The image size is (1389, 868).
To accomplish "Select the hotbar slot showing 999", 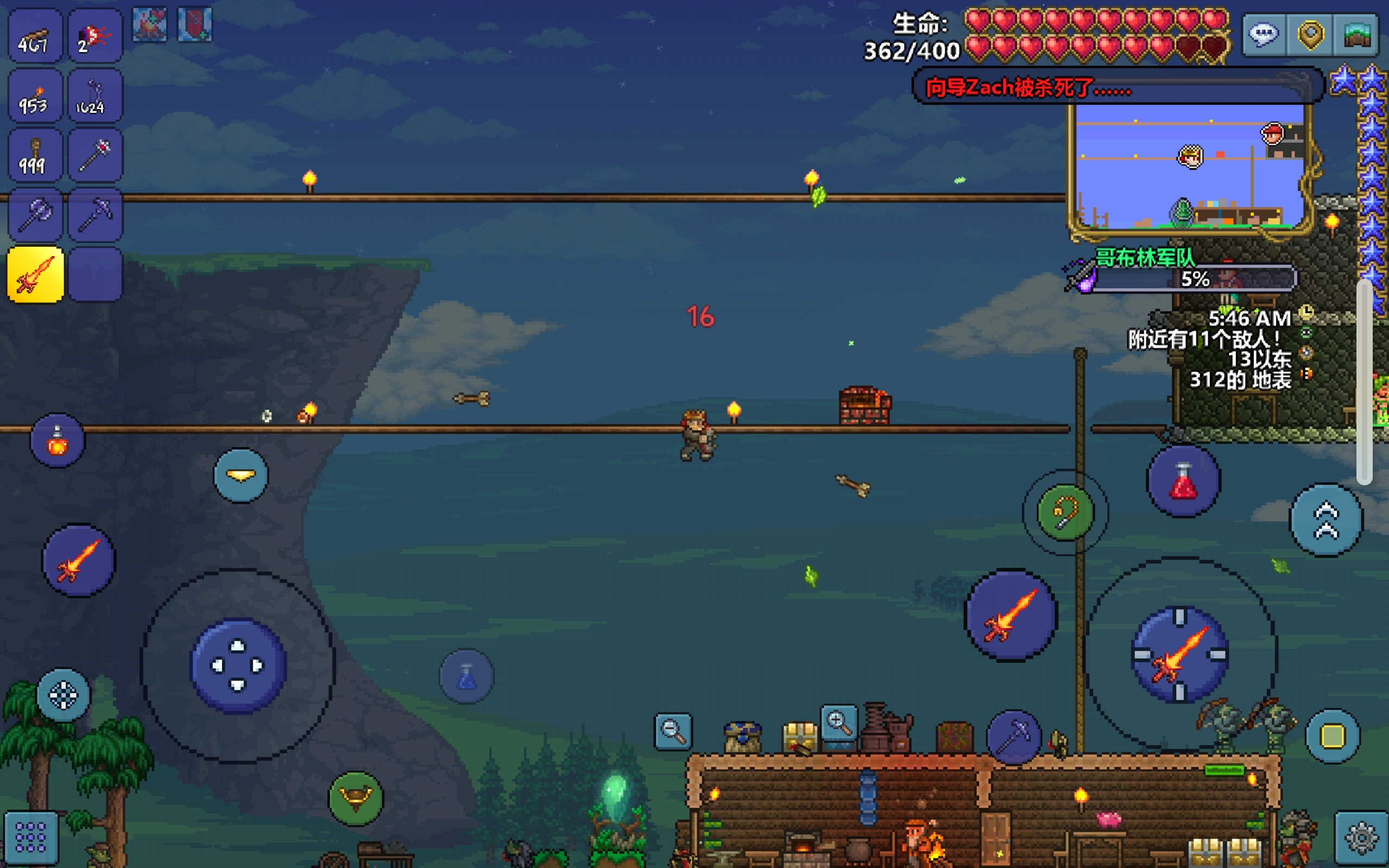I will [x=36, y=156].
